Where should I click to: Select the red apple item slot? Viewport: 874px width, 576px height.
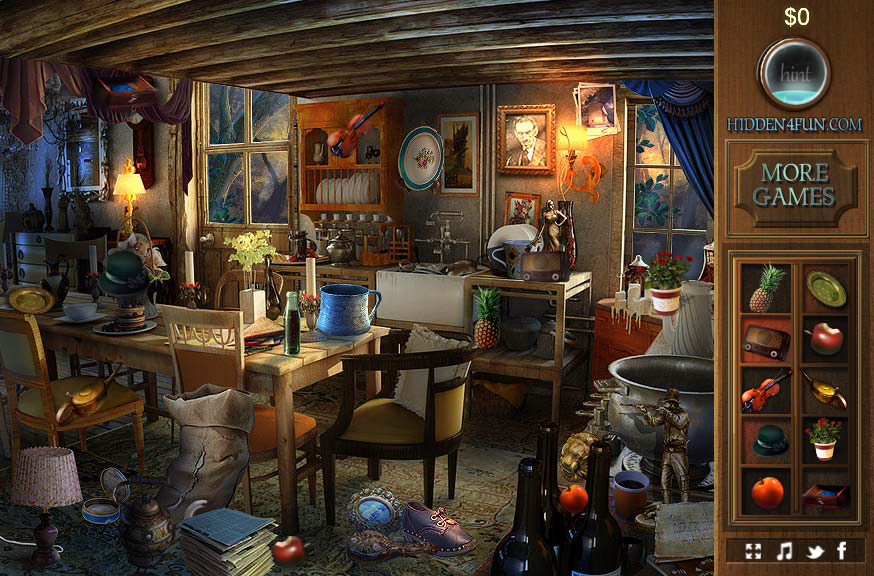(826, 339)
